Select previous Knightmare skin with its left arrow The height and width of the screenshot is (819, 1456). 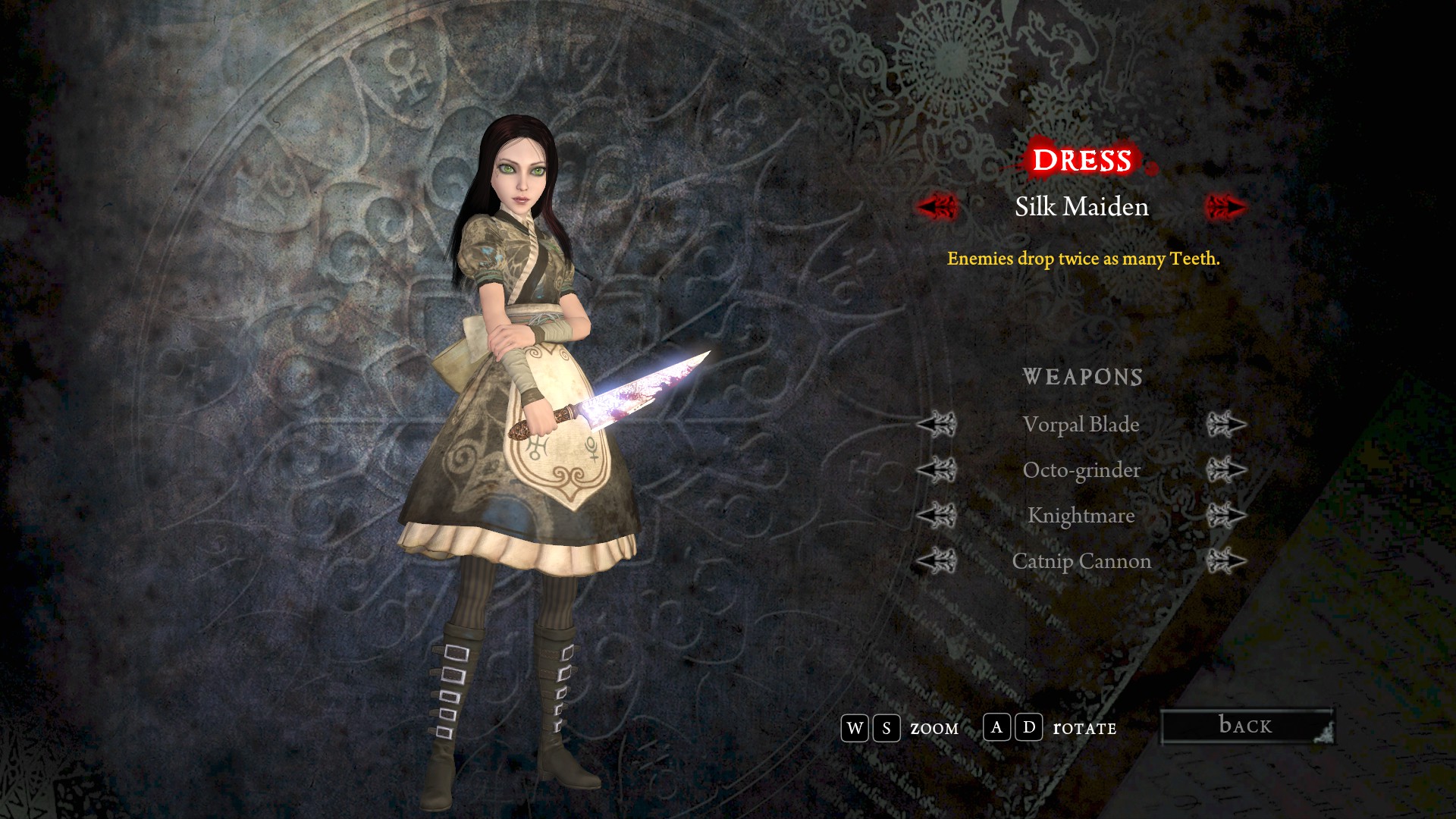[x=937, y=516]
